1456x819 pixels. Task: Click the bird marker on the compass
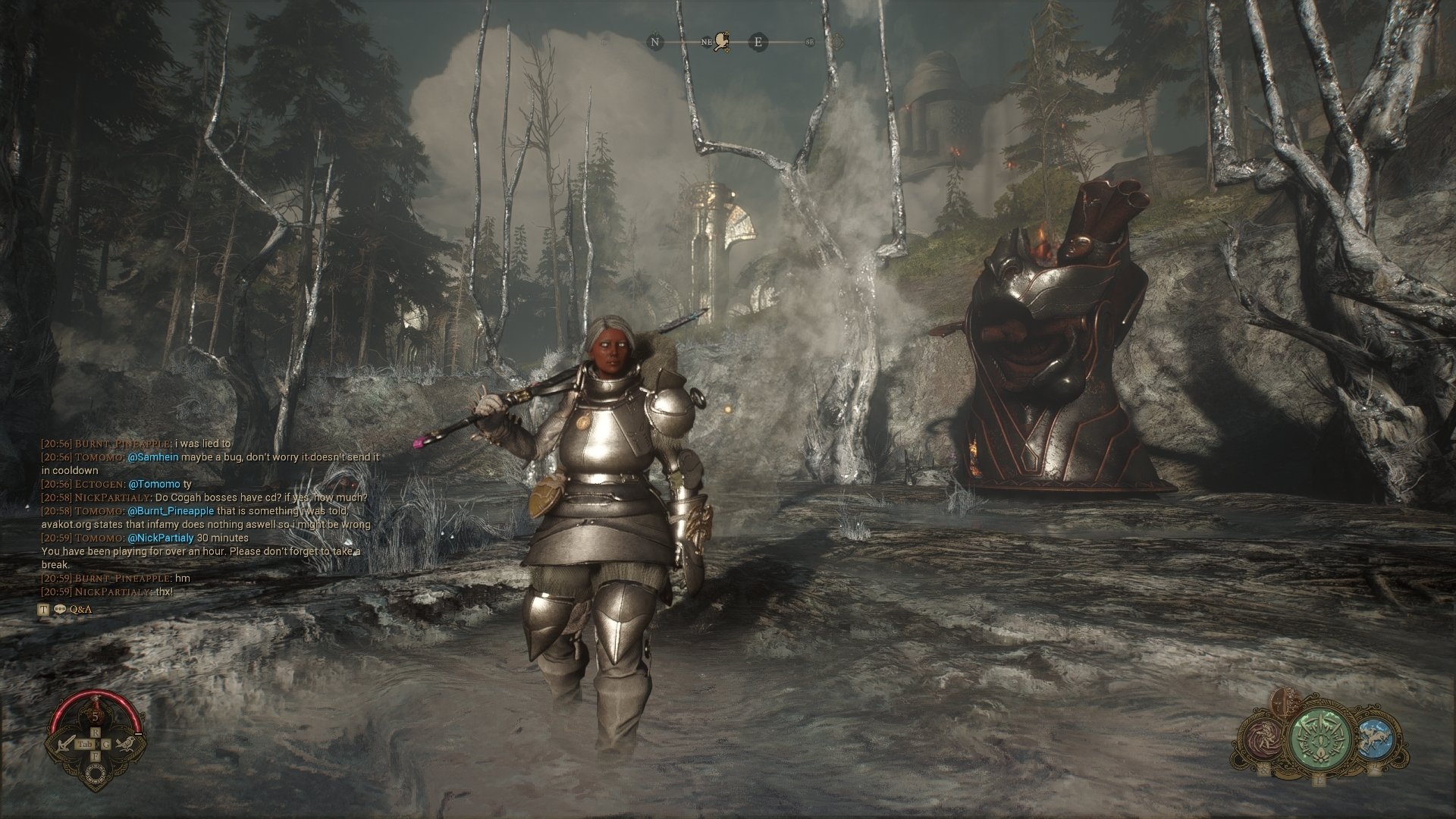coord(722,42)
